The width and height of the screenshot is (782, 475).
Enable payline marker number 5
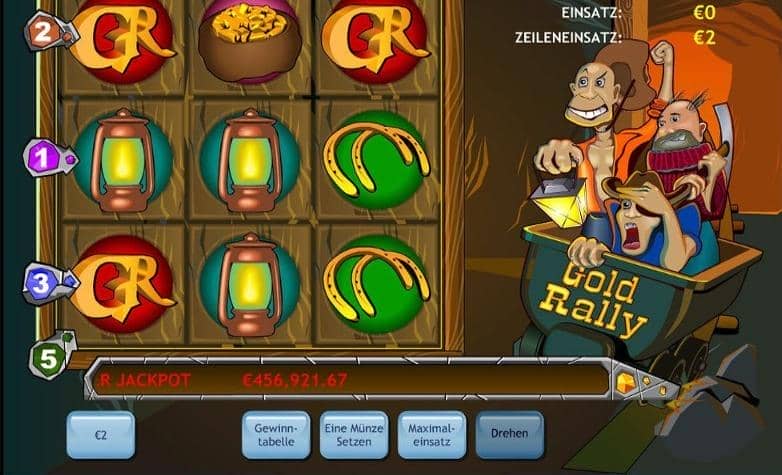click(45, 358)
